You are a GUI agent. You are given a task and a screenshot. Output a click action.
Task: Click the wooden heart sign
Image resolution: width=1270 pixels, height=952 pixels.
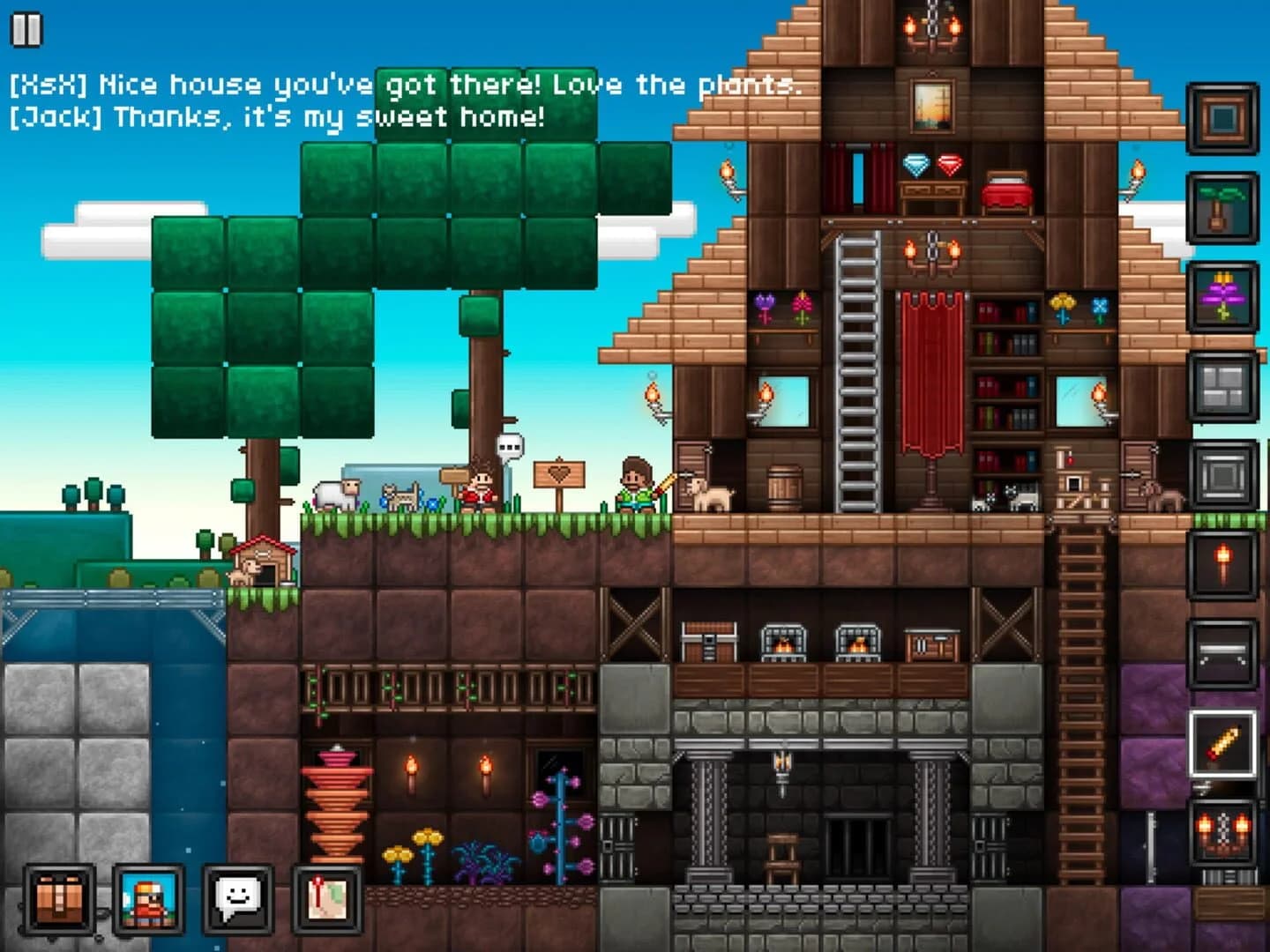(x=559, y=472)
